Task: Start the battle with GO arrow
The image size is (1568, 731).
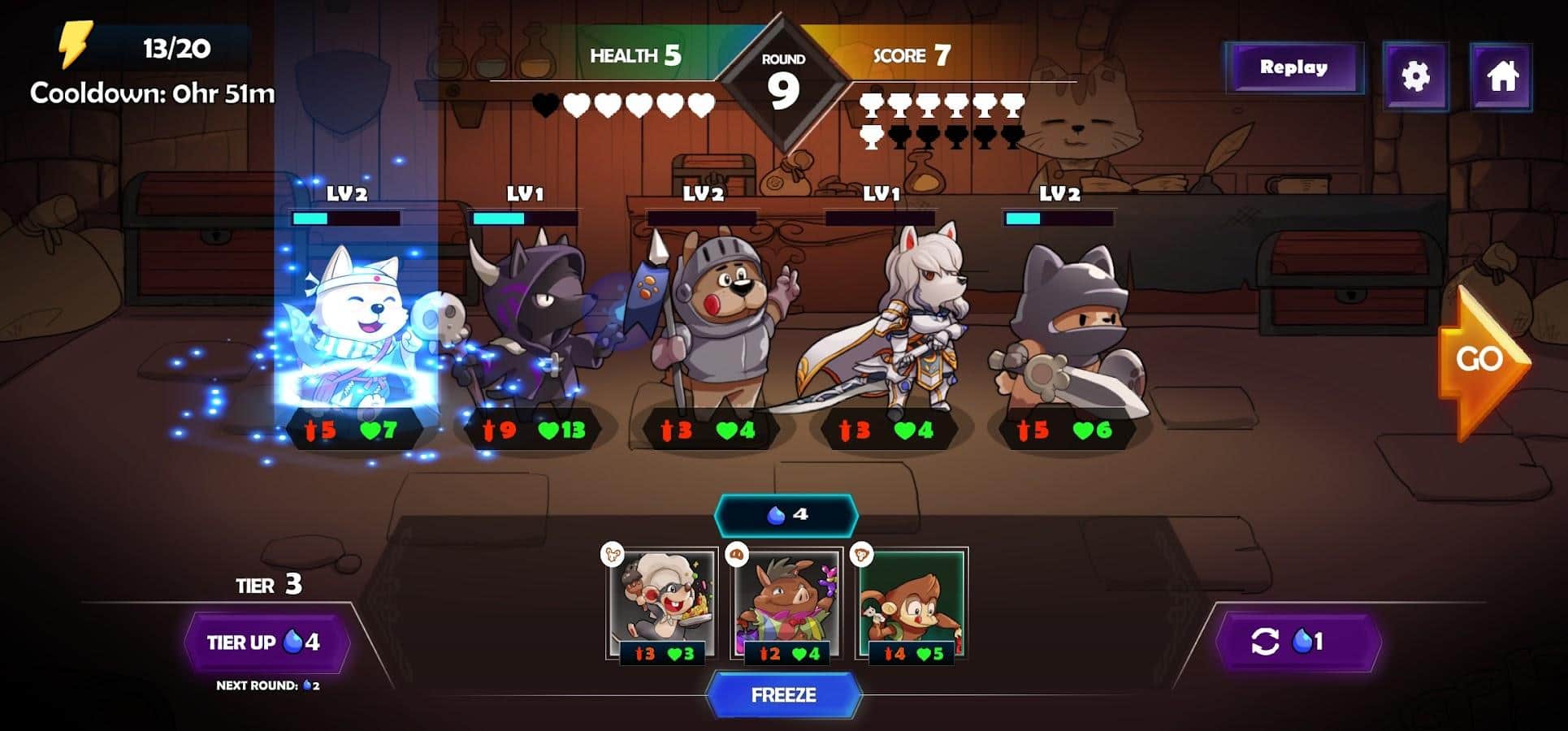Action: (x=1481, y=360)
